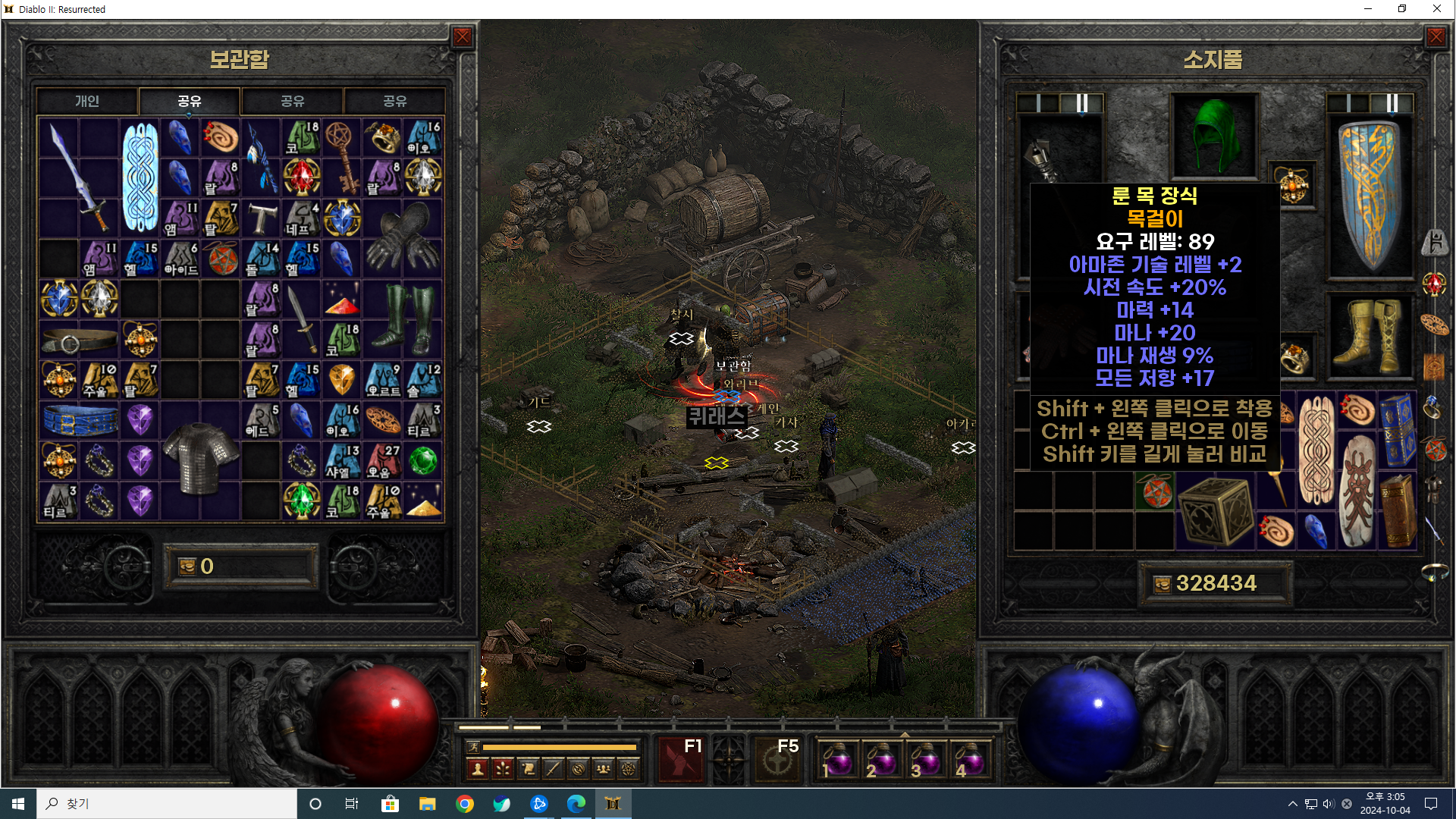The height and width of the screenshot is (819, 1456).
Task: Close the 보관함 stash panel
Action: point(462,37)
